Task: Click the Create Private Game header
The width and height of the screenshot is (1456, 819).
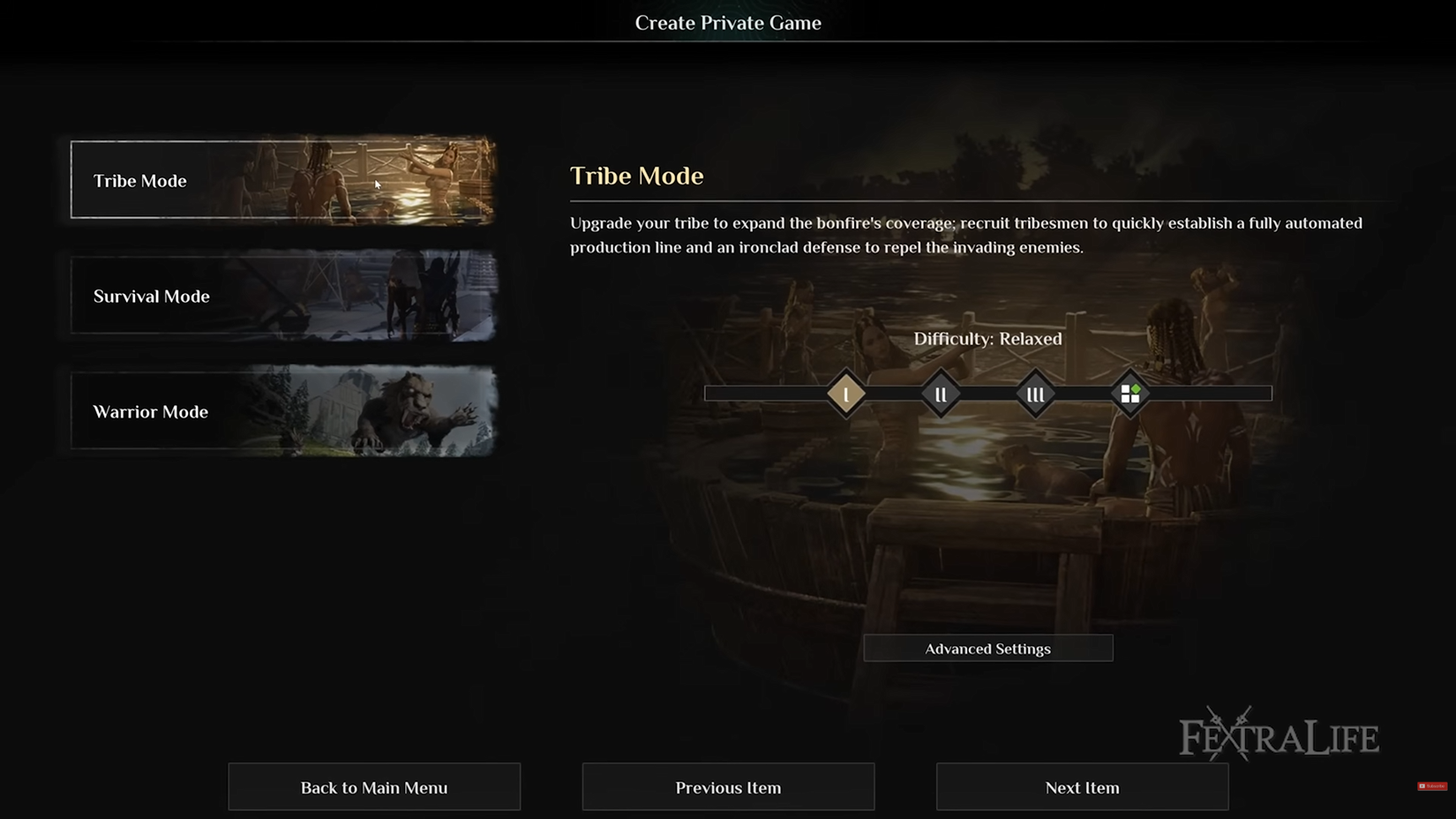Action: 728,23
